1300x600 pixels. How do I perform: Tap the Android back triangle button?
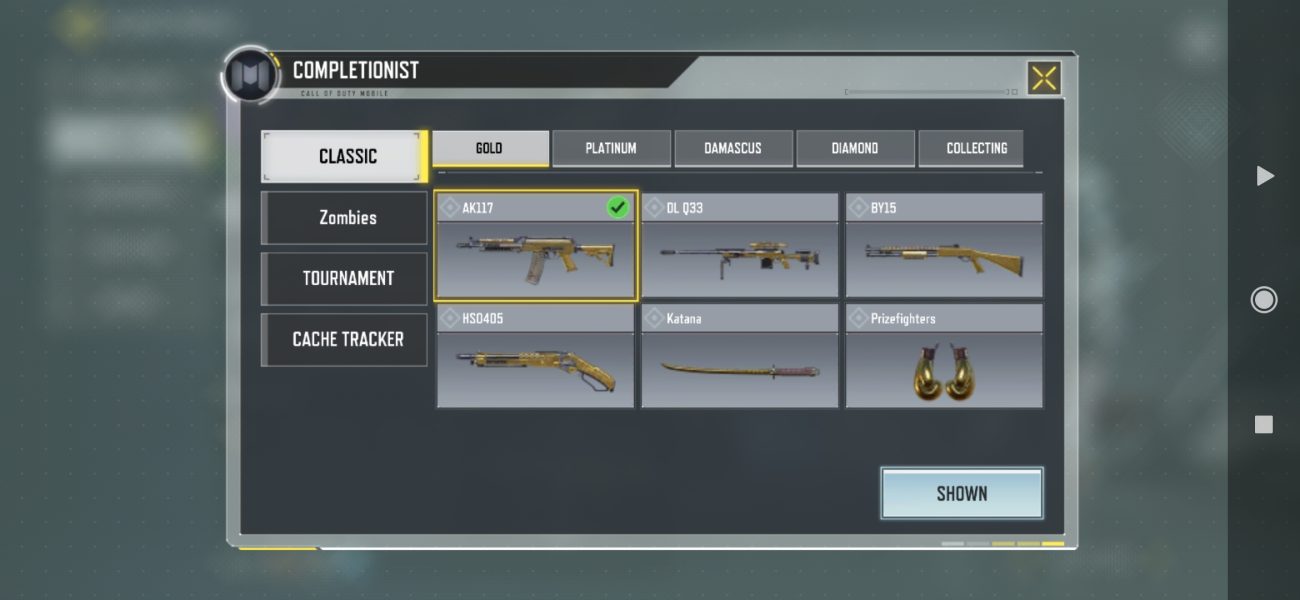pyautogui.click(x=1264, y=176)
